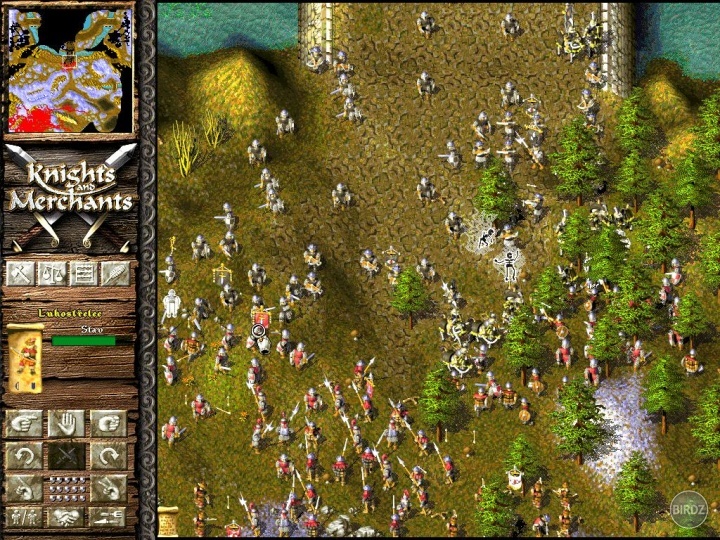Click the minimap overview
The height and width of the screenshot is (540, 720).
(70, 69)
